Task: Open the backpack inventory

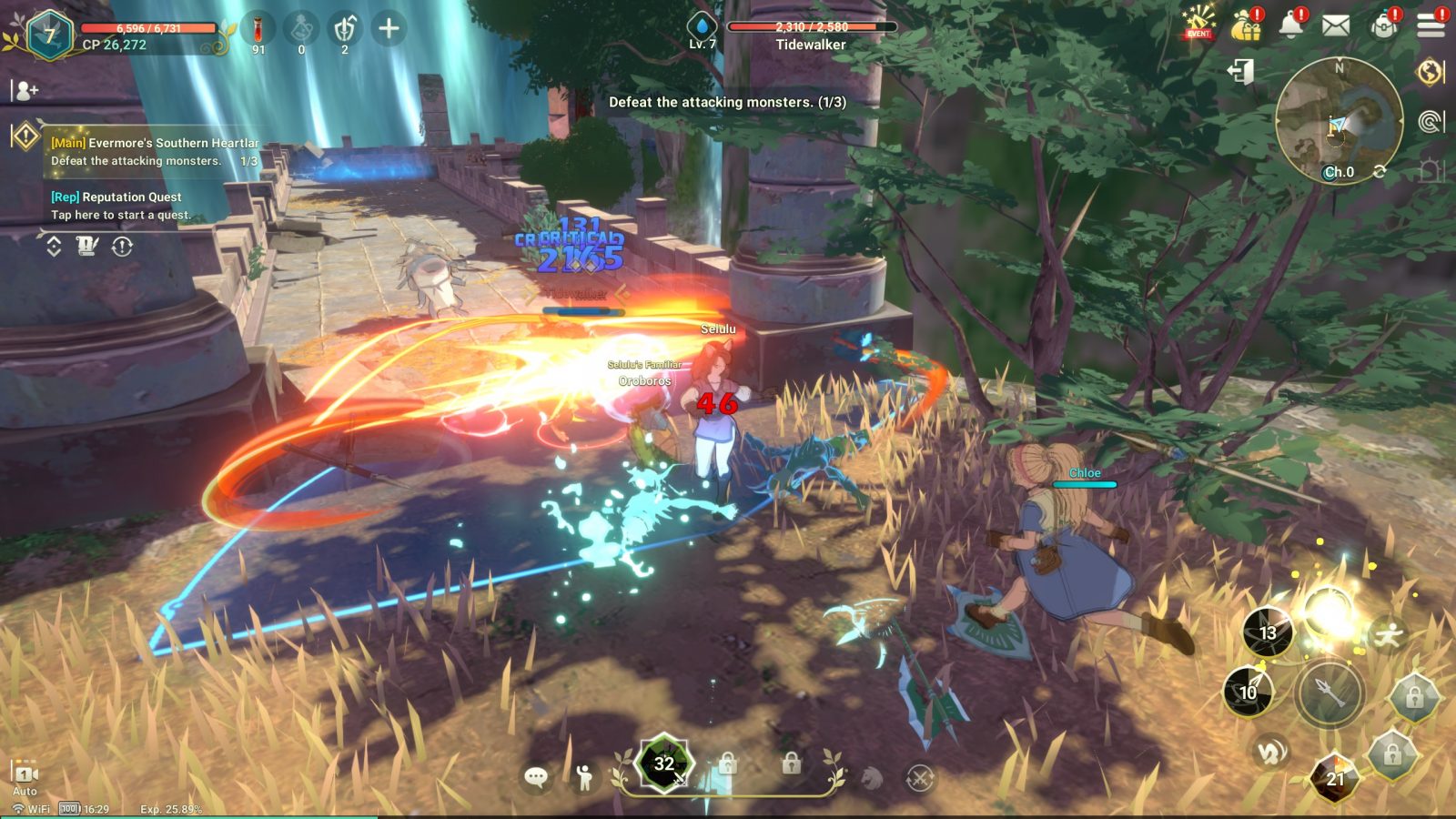Action: (x=1384, y=25)
